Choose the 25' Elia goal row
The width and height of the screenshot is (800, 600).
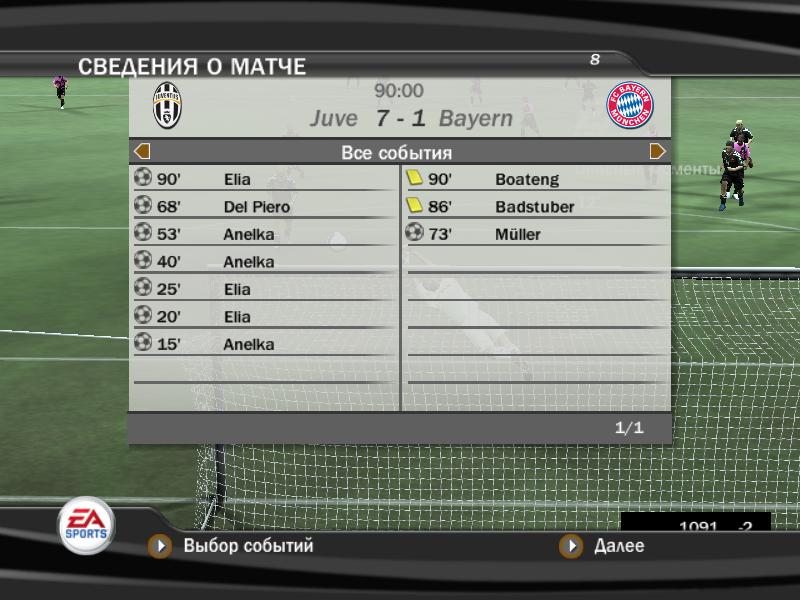tap(264, 290)
